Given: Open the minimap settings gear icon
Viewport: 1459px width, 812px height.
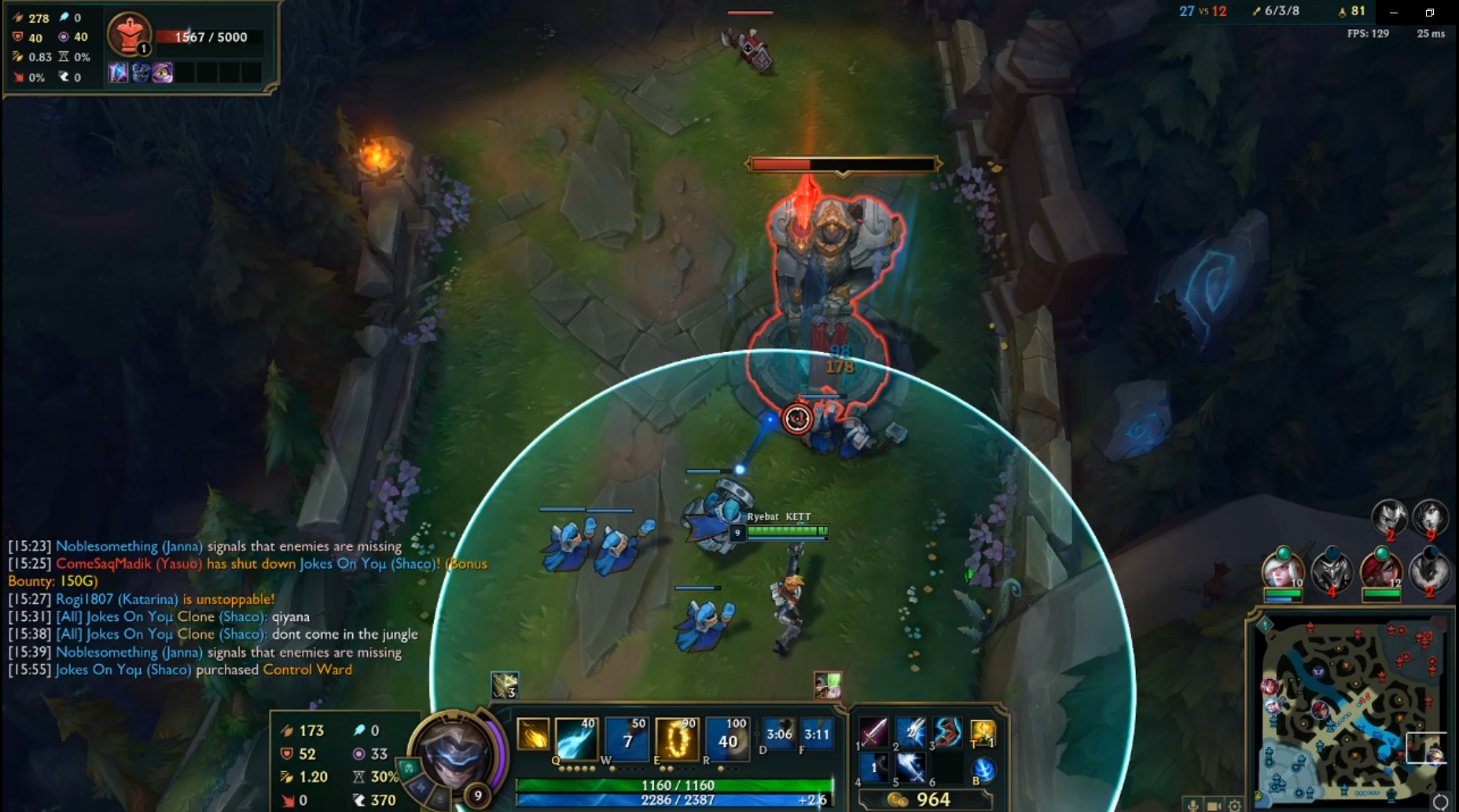Looking at the screenshot, I should click(1235, 806).
